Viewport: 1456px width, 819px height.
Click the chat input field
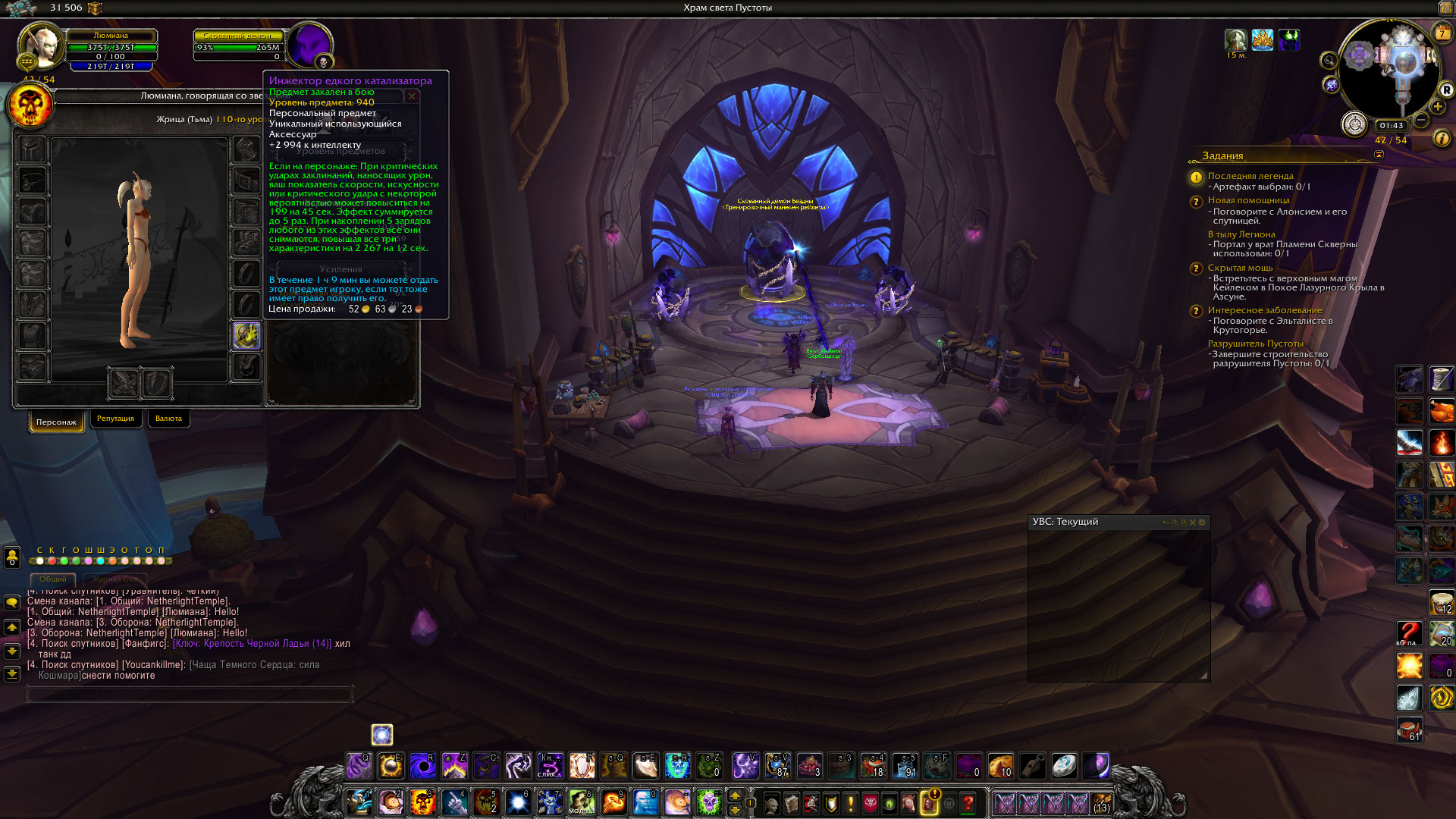click(190, 693)
